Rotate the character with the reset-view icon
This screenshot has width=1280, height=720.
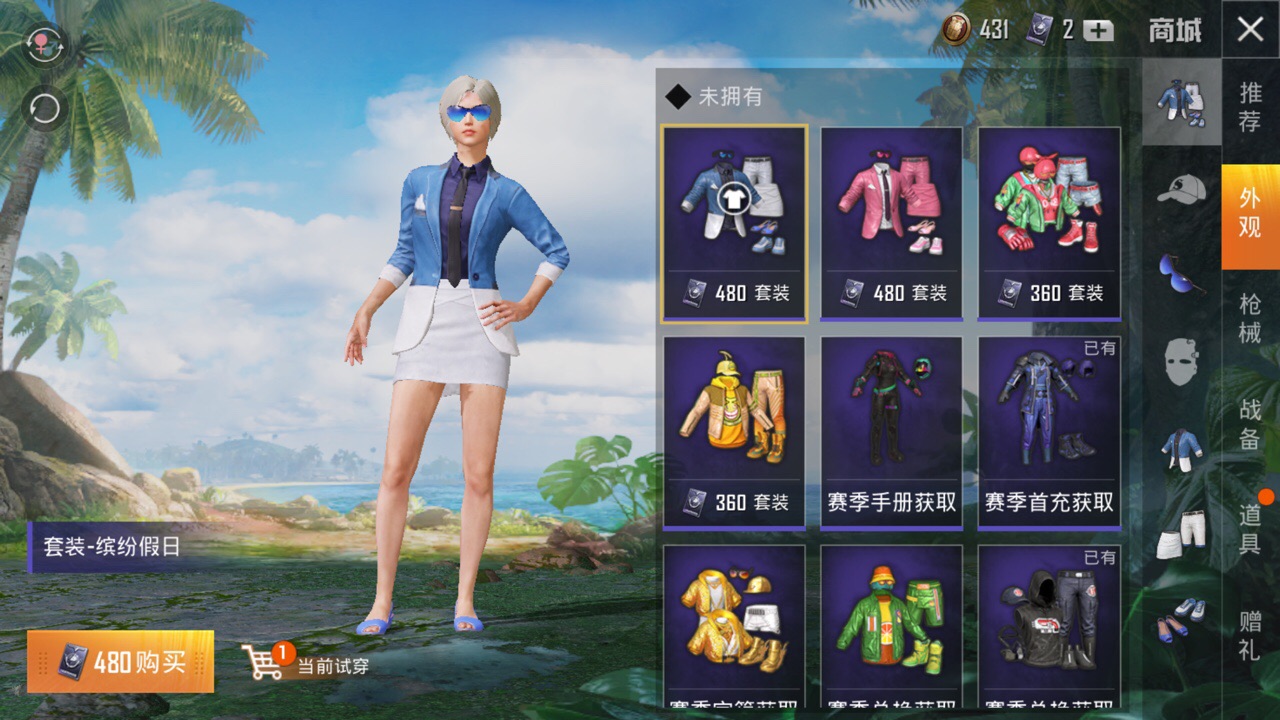click(x=45, y=108)
